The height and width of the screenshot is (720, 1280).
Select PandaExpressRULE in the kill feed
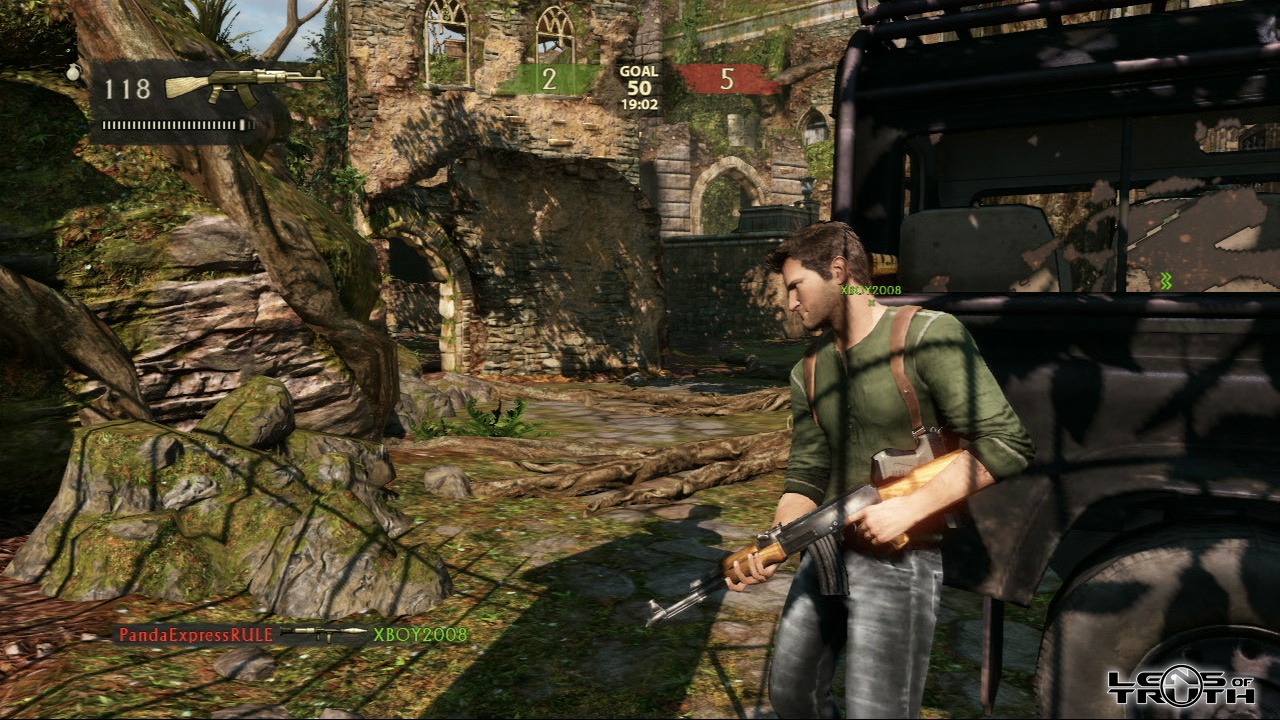tap(197, 634)
